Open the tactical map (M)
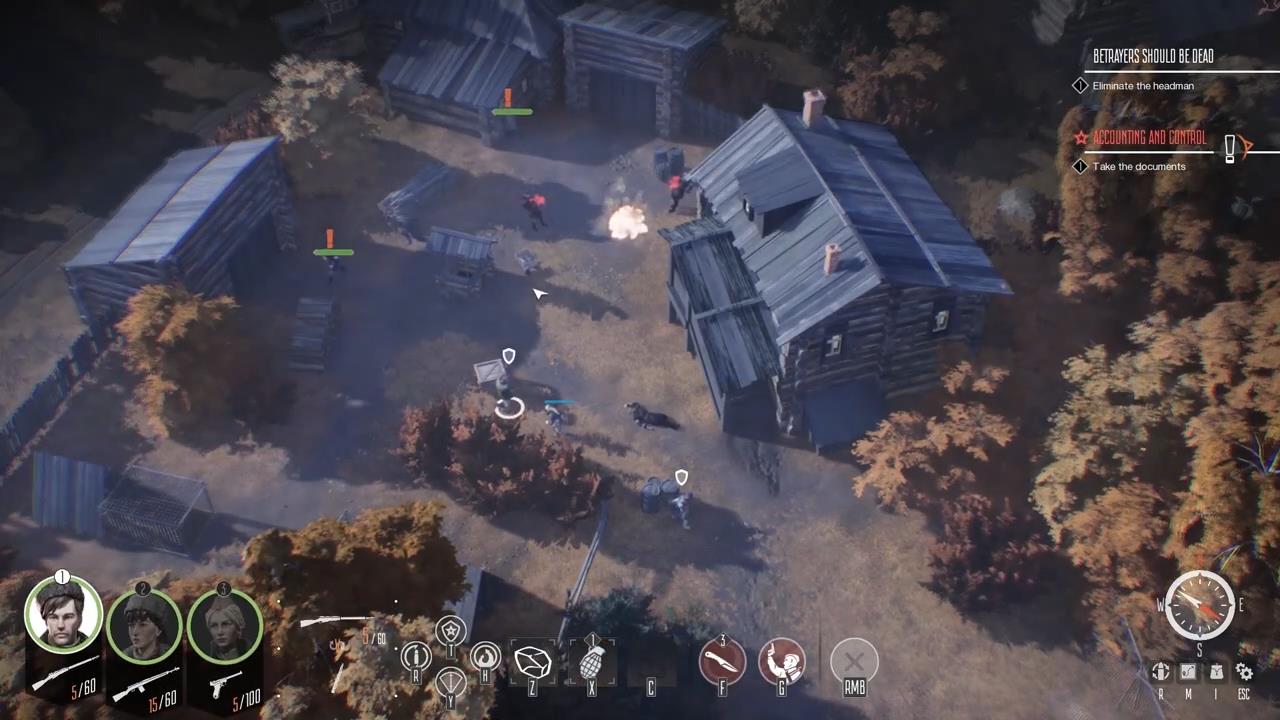Screen dimensions: 1280x720 coord(1188,671)
